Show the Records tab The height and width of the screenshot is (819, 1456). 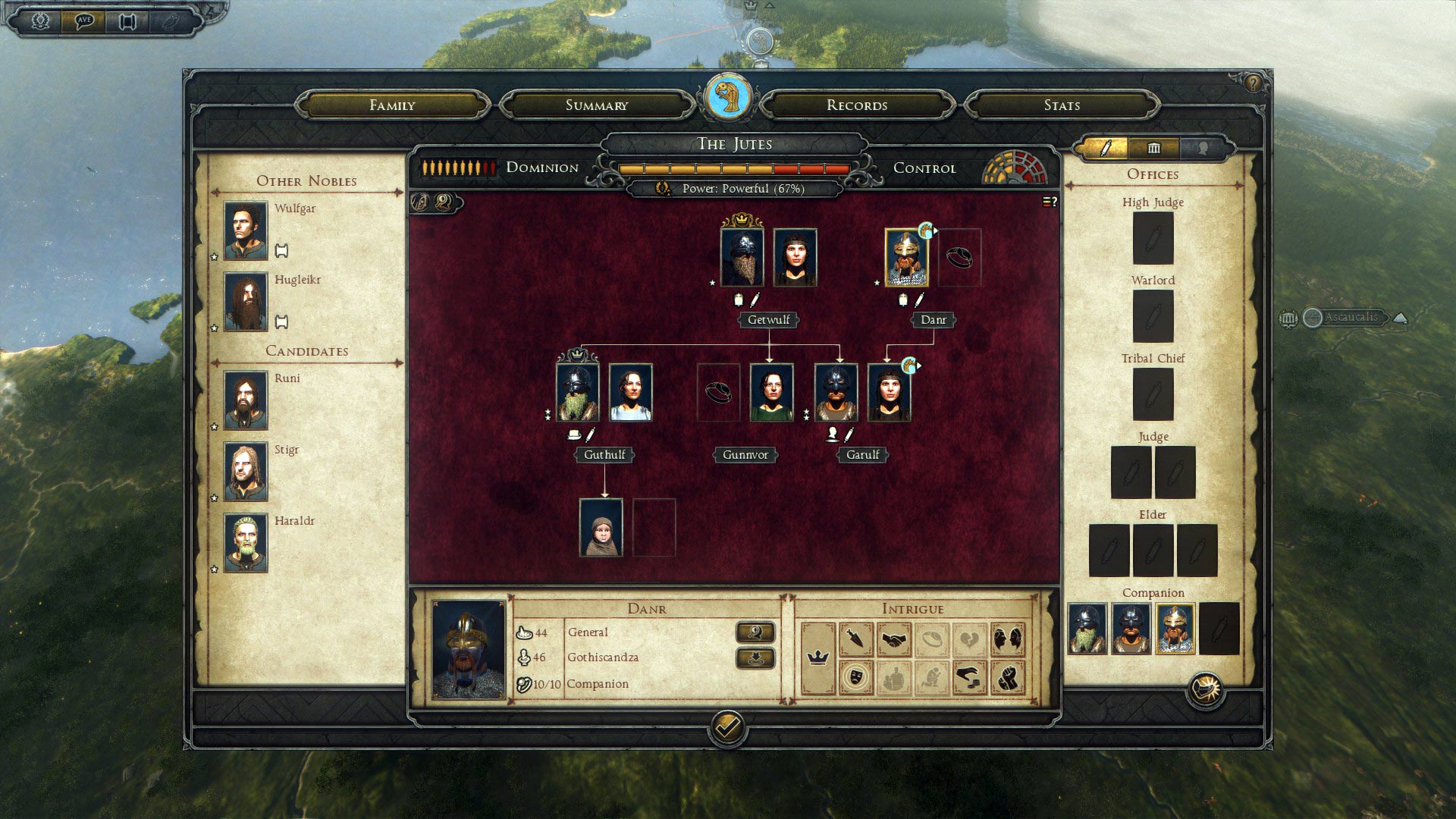857,105
